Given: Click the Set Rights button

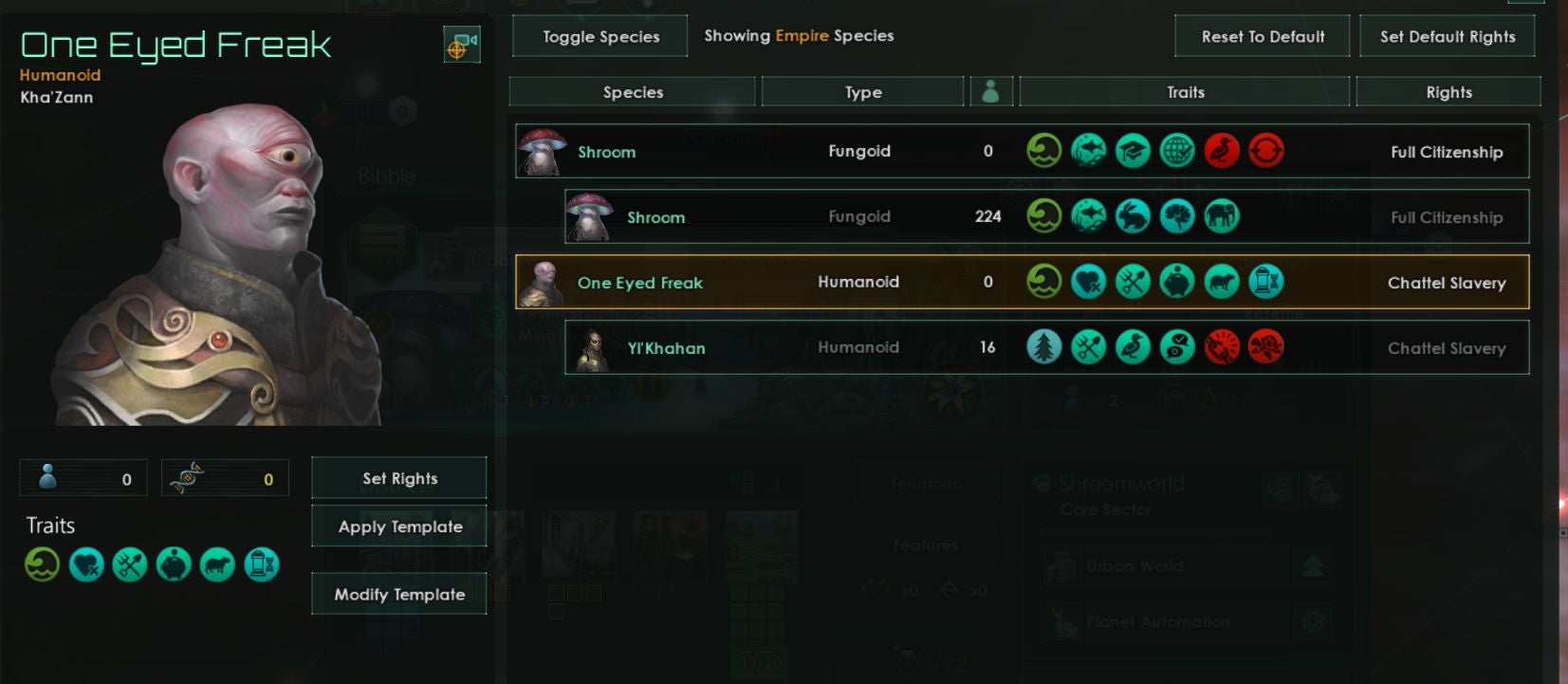Looking at the screenshot, I should pyautogui.click(x=398, y=478).
